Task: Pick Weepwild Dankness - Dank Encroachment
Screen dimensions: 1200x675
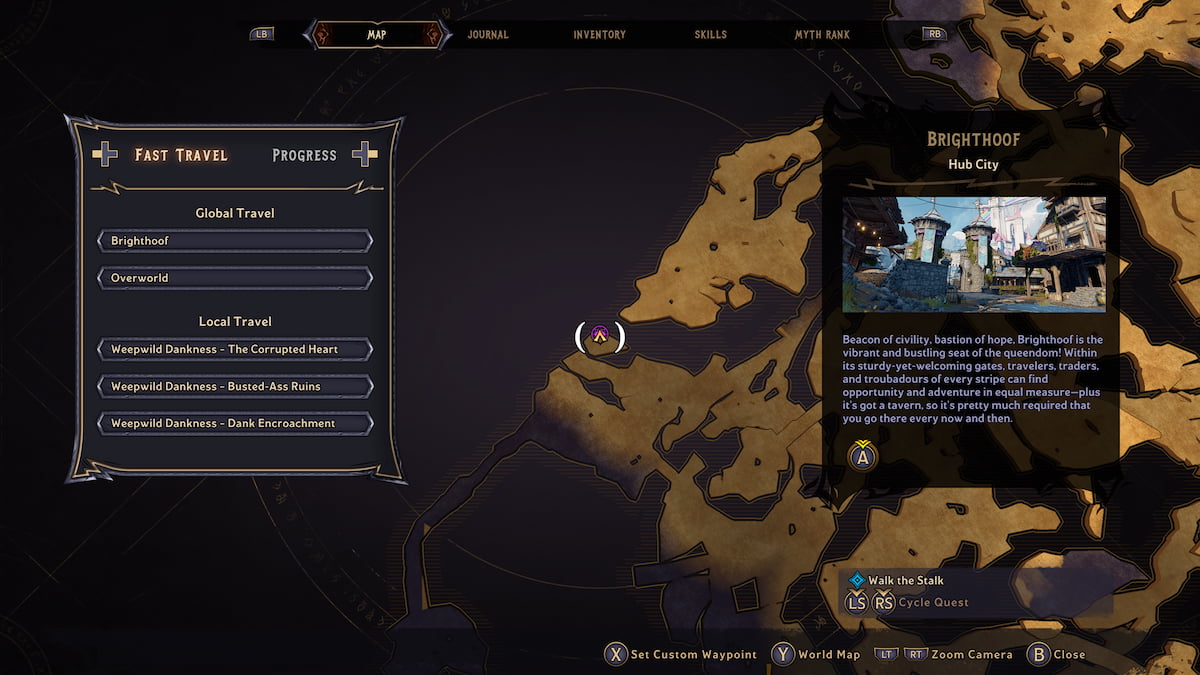Action: [235, 424]
